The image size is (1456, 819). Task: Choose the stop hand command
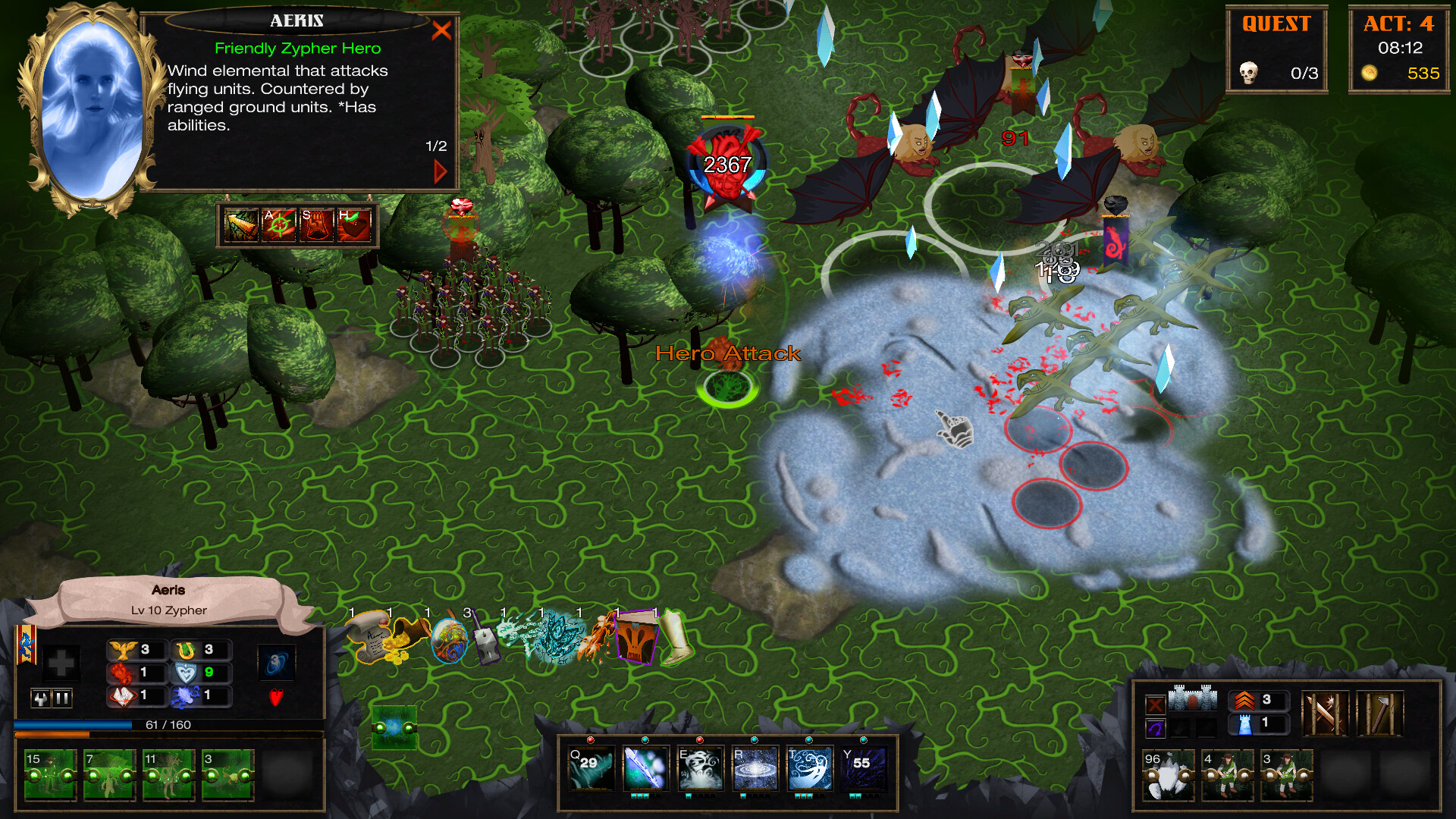pos(316,226)
